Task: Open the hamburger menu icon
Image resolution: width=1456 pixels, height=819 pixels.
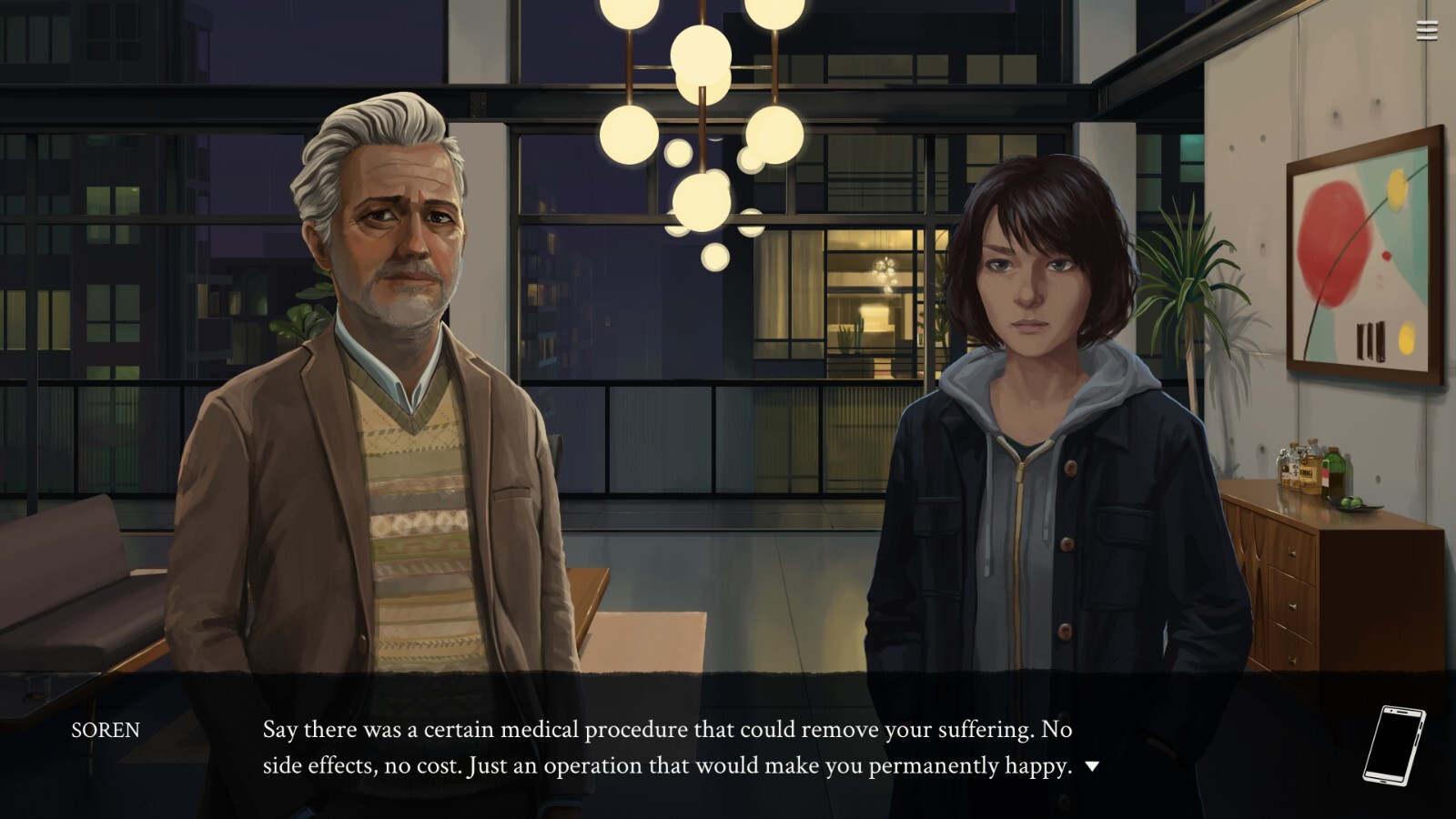Action: point(1426,31)
